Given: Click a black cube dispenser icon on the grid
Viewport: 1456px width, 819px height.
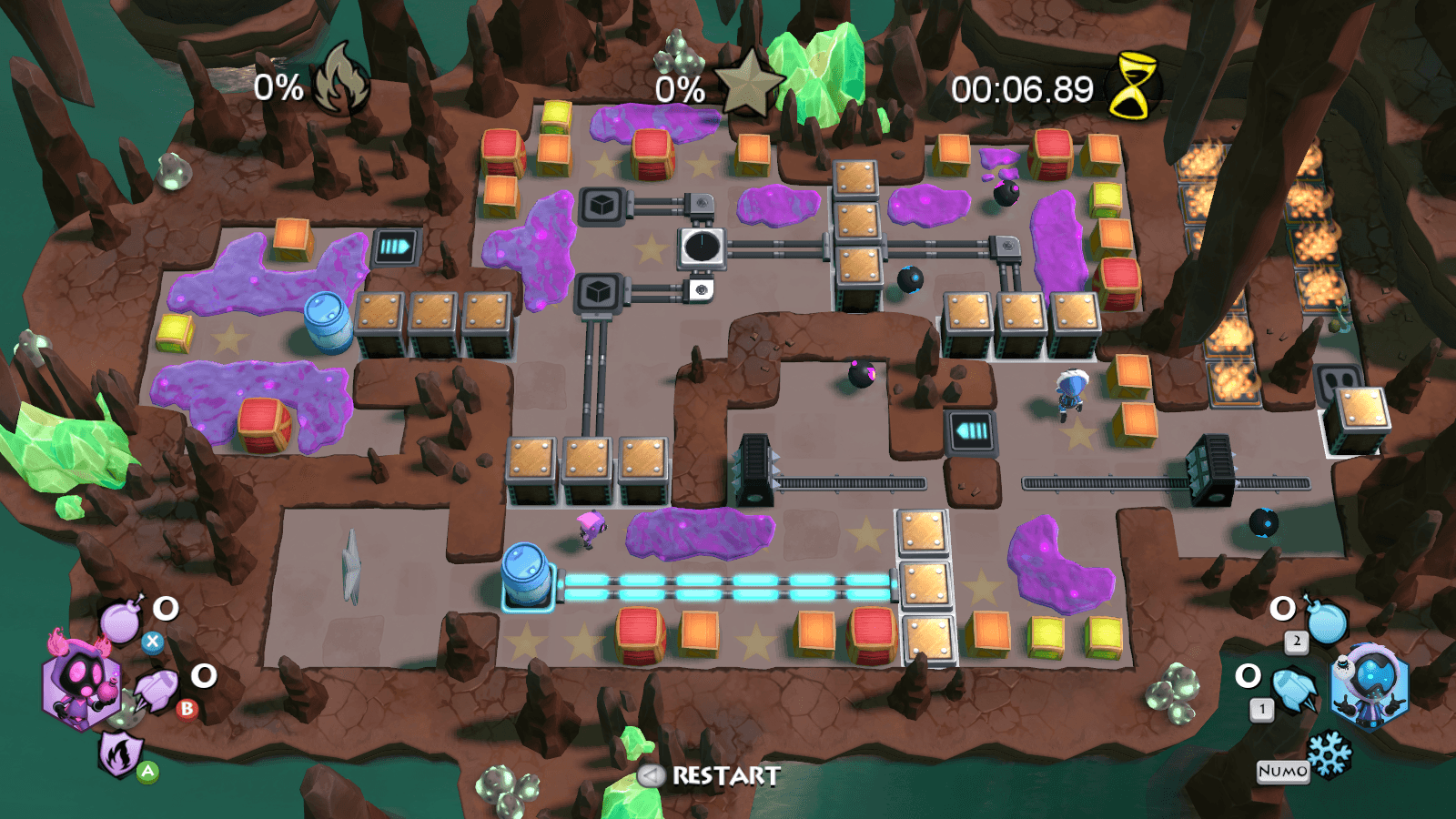Looking at the screenshot, I should (600, 205).
